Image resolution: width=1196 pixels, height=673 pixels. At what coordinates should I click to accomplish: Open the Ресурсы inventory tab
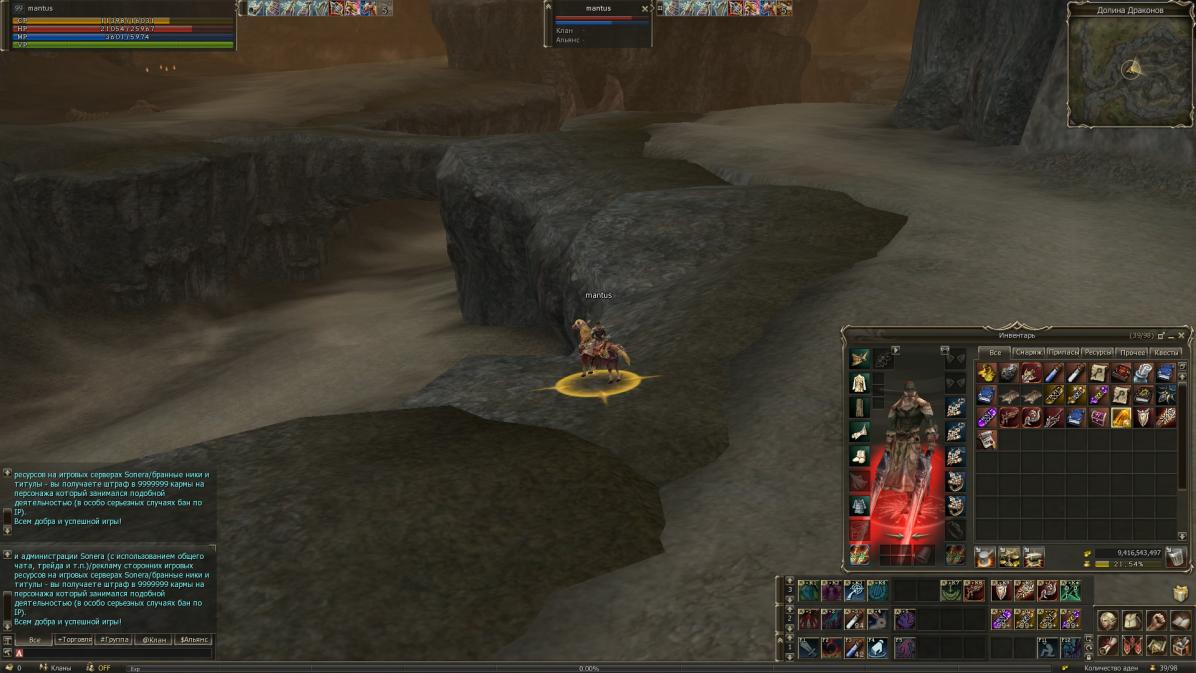coord(1097,352)
